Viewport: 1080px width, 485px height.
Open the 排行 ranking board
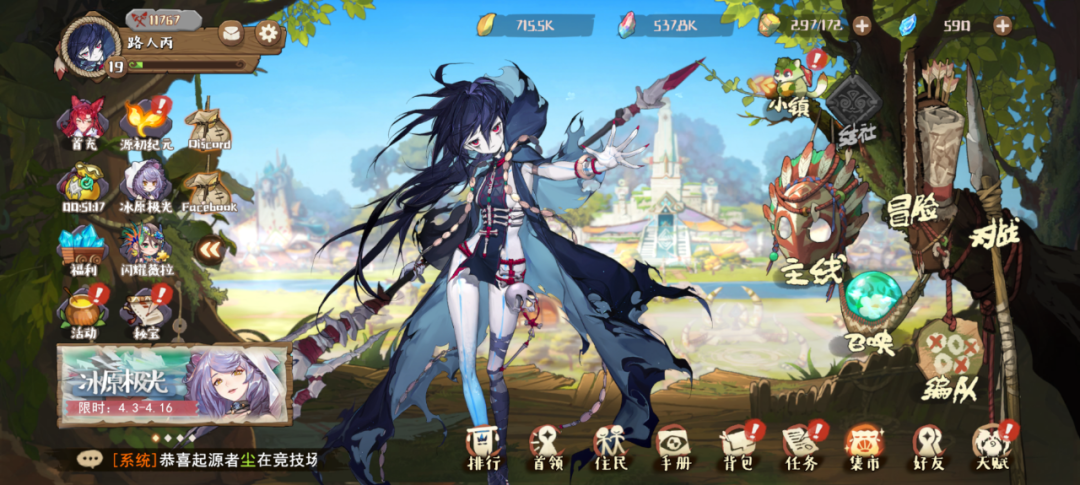click(x=484, y=447)
